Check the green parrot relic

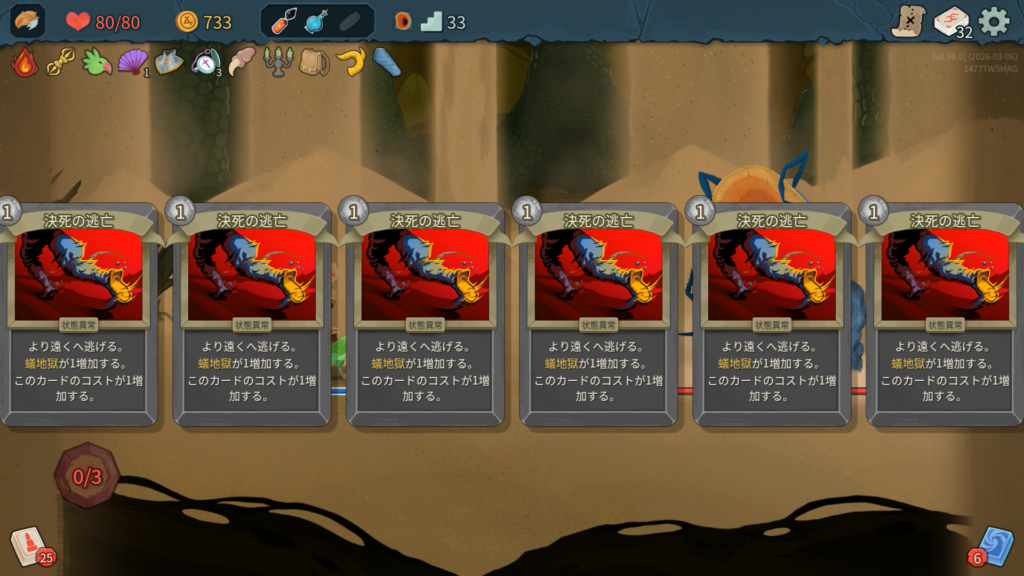coord(97,62)
